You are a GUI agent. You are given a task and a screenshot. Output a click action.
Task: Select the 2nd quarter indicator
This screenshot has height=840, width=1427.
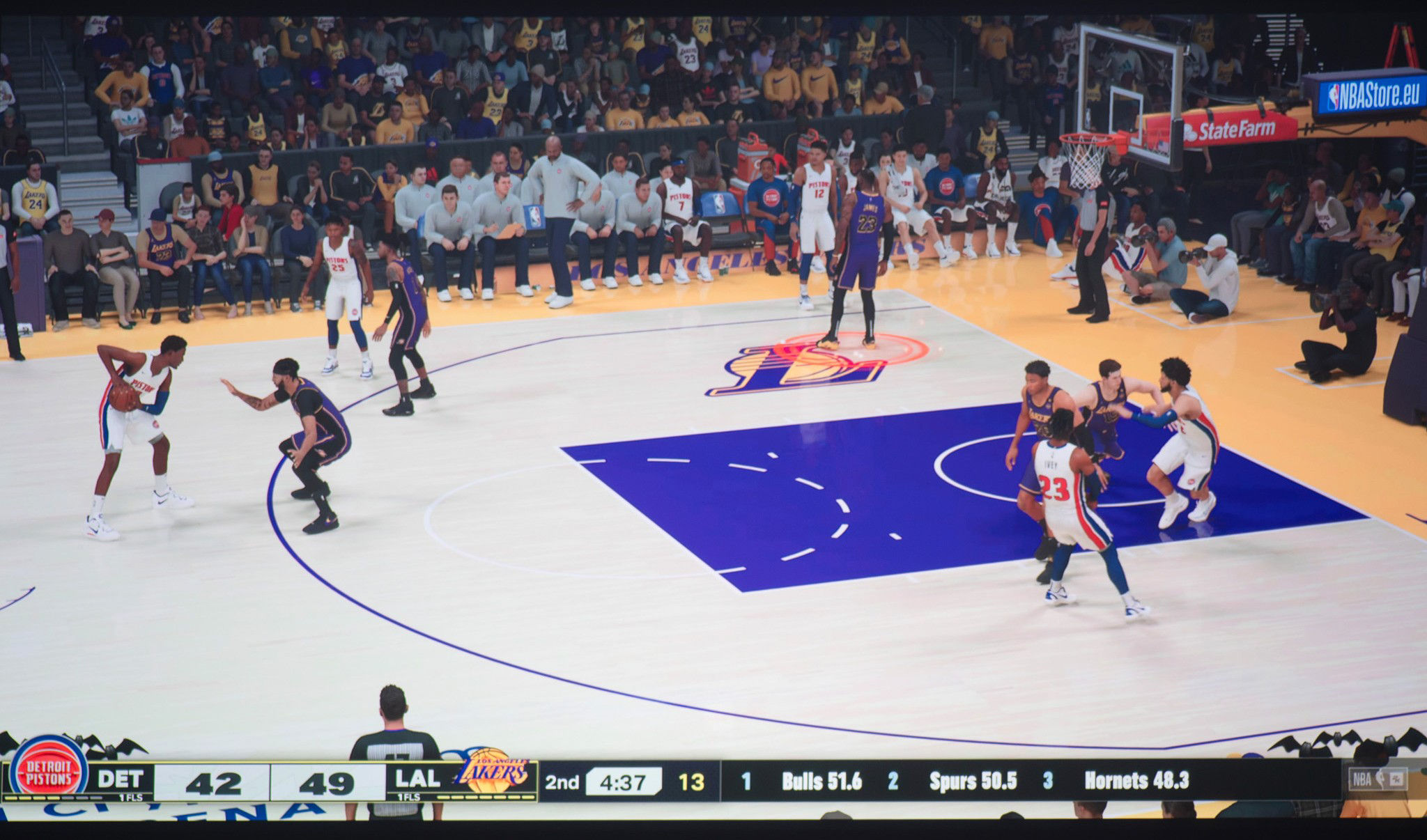(x=563, y=782)
